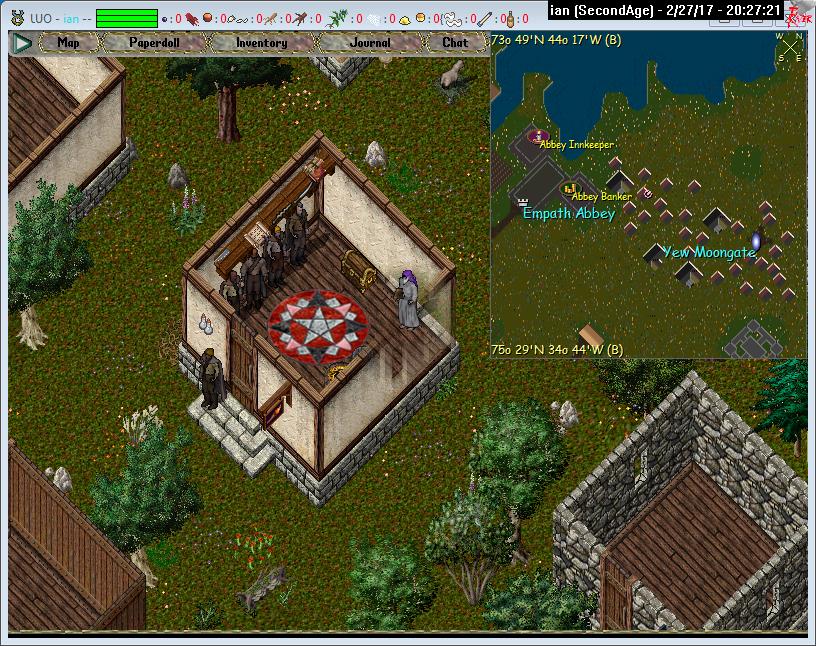Open the Inventory backpack
816x646 pixels.
(x=261, y=43)
